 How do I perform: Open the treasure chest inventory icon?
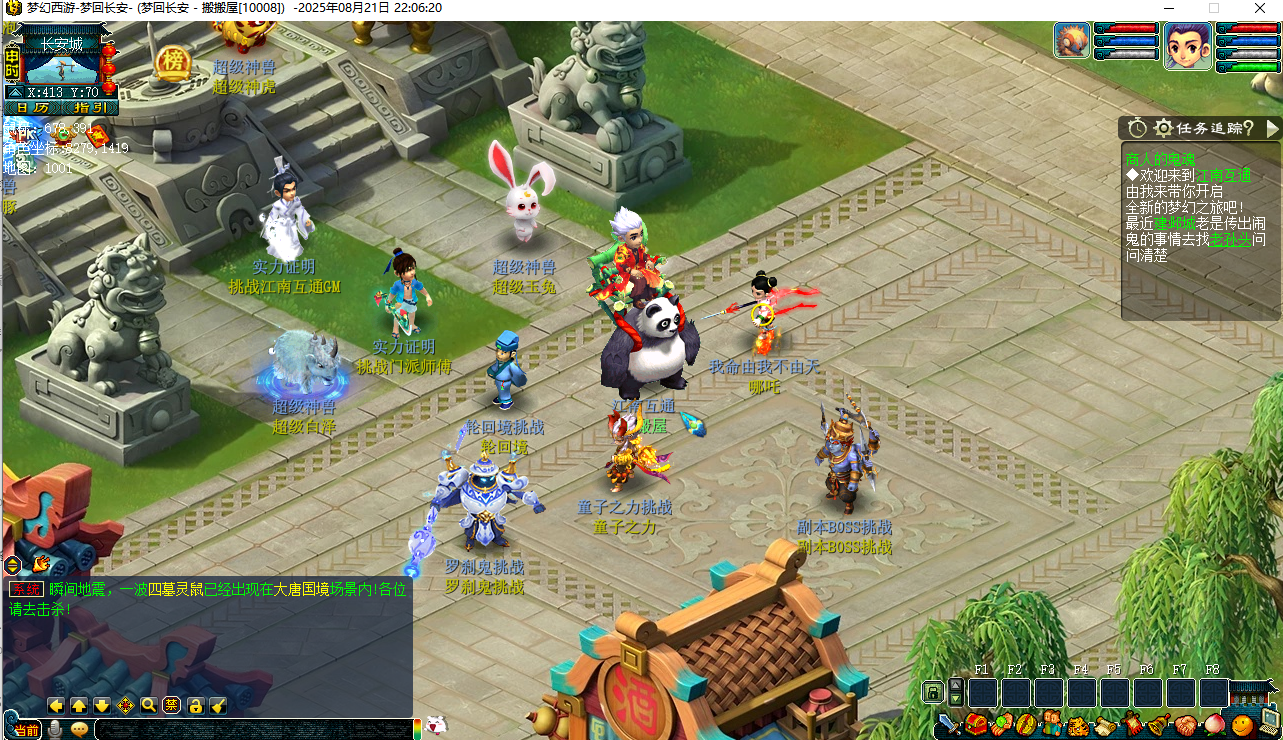[x=975, y=726]
